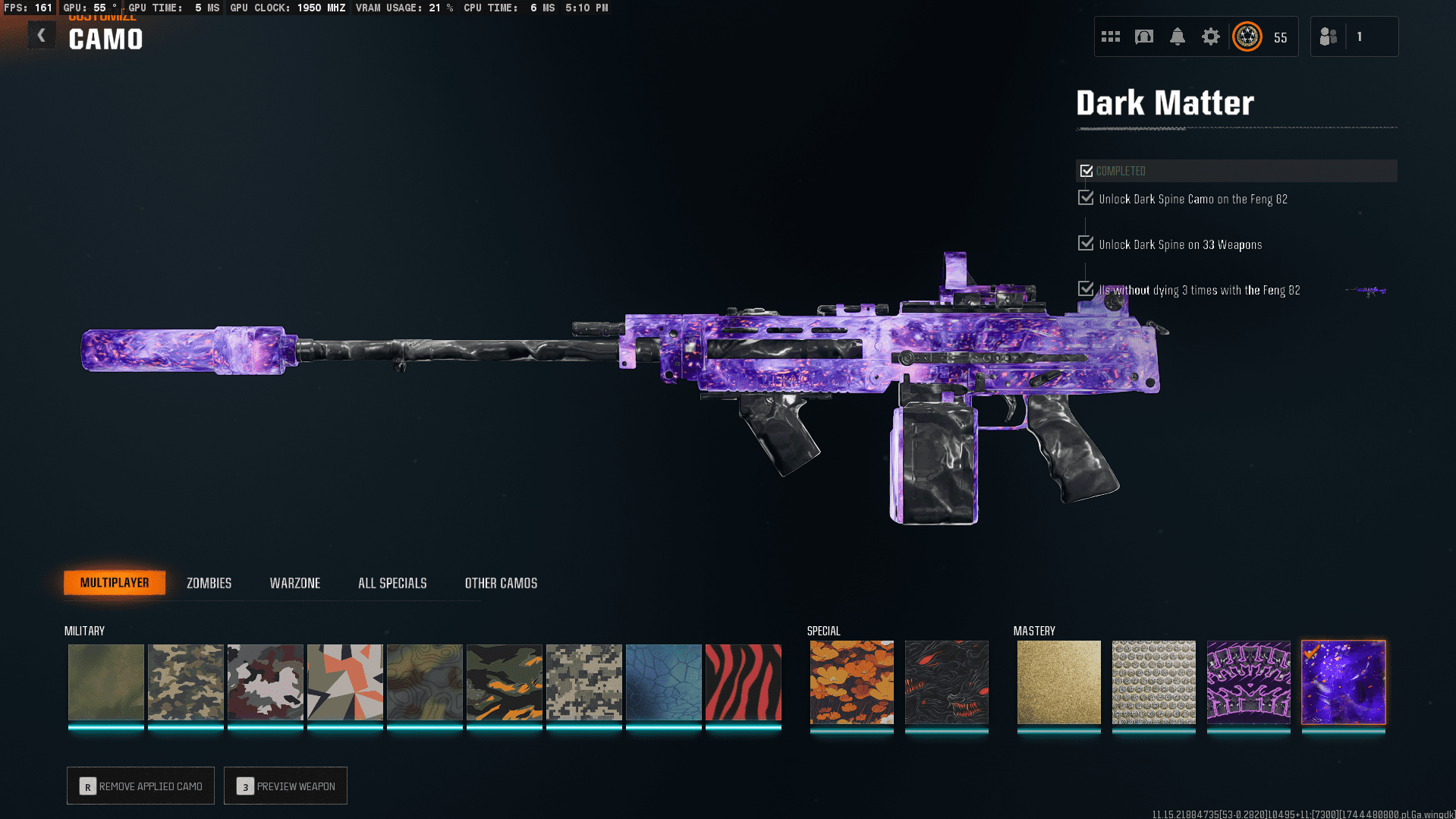Screen dimensions: 1456x819
Task: Open the grid menu icon
Action: pyautogui.click(x=1110, y=36)
